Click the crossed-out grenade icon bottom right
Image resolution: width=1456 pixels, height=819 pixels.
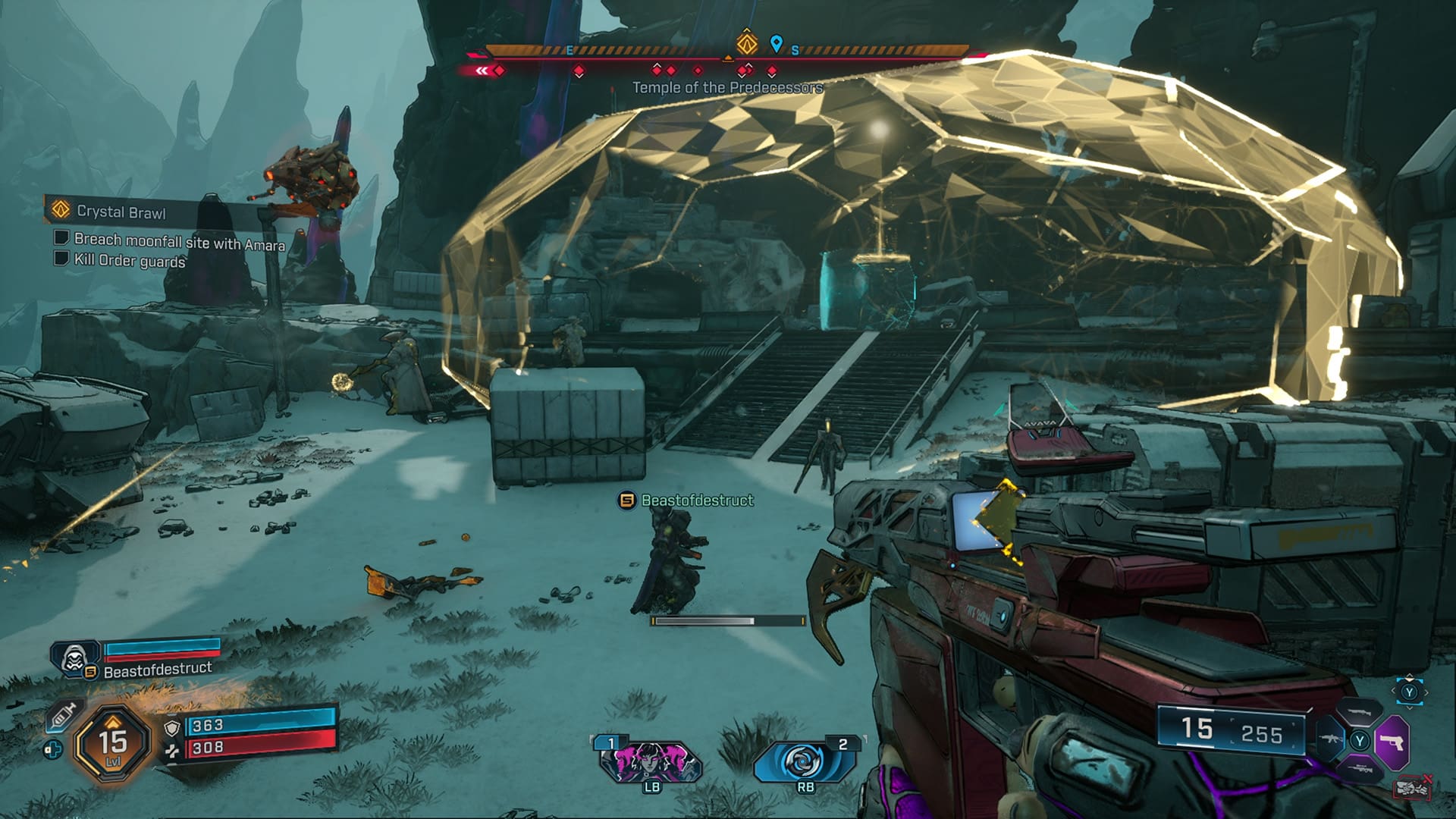1413,787
